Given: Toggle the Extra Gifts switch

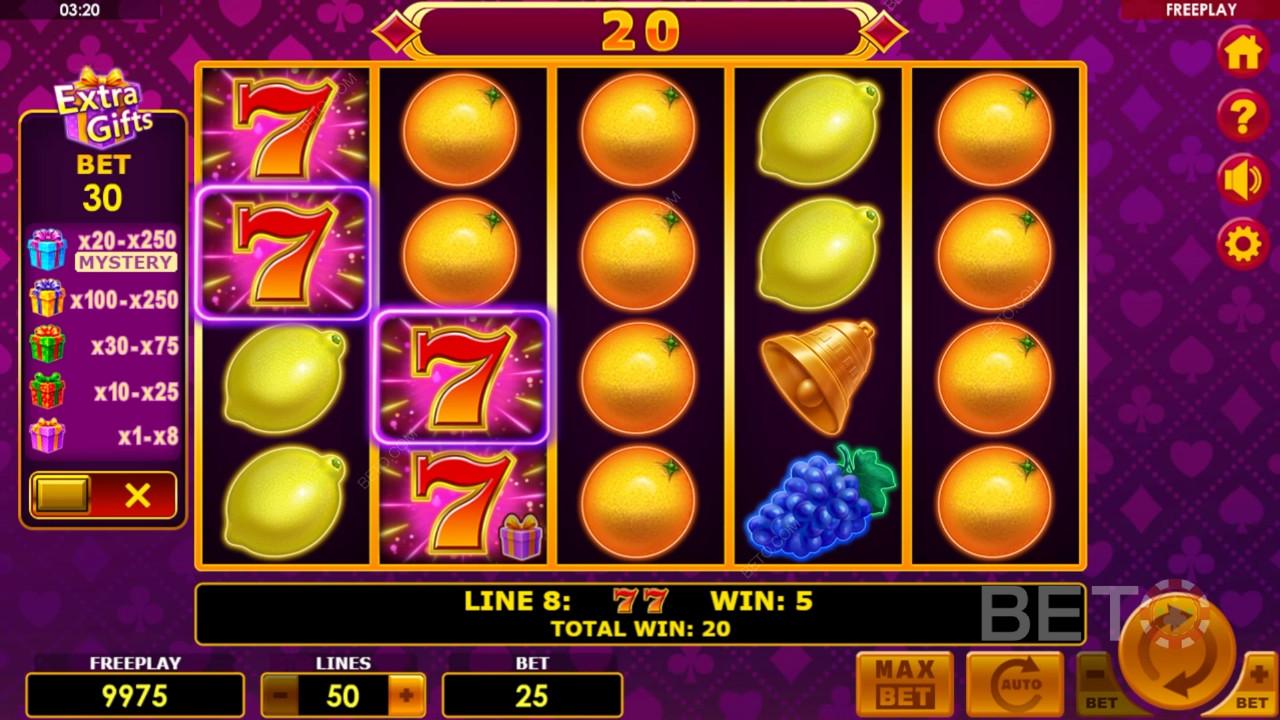Looking at the screenshot, I should pyautogui.click(x=103, y=495).
